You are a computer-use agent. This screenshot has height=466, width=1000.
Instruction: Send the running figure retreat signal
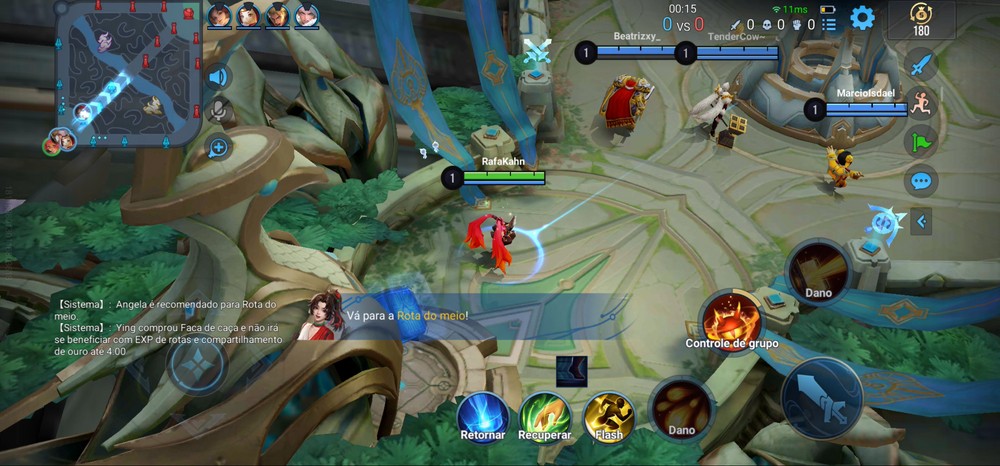point(920,103)
